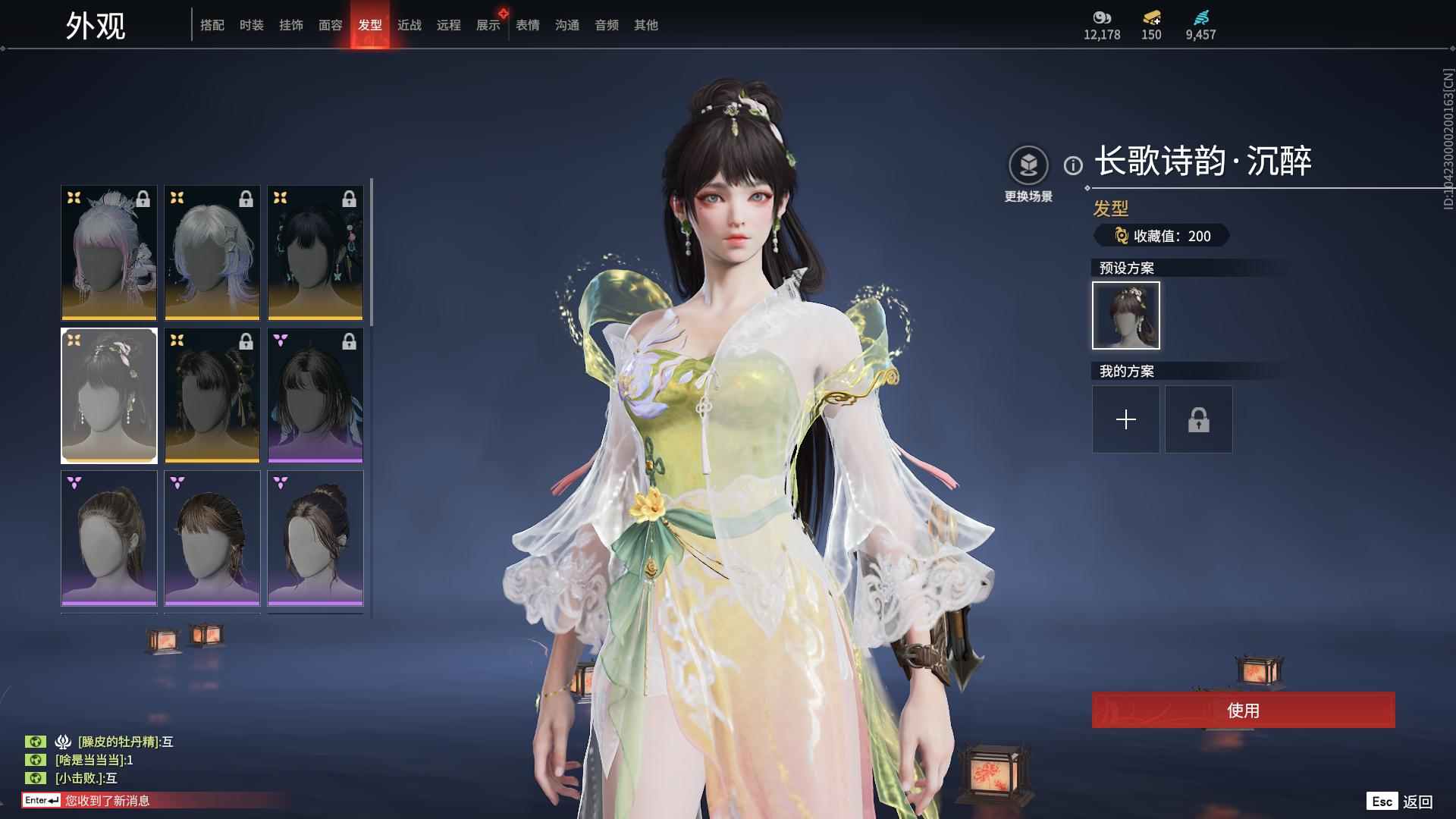Select the 预设方案 preset thumbnail
The height and width of the screenshot is (819, 1456).
tap(1125, 315)
